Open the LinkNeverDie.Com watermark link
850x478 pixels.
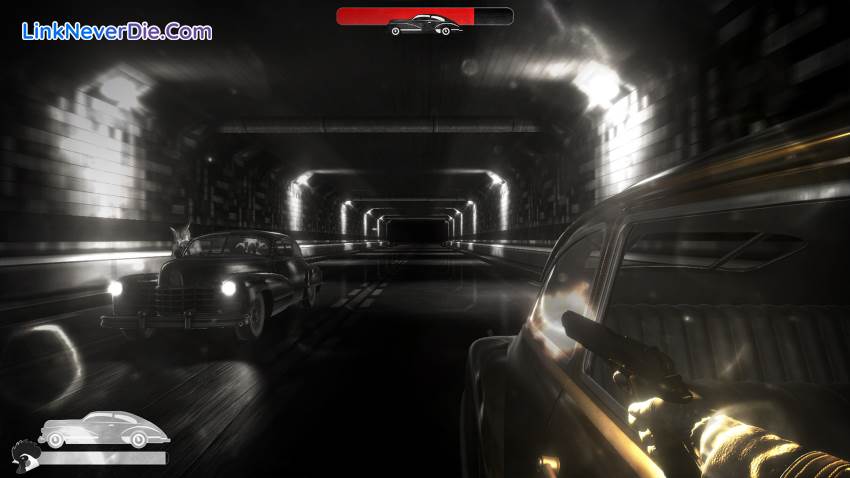coord(116,31)
